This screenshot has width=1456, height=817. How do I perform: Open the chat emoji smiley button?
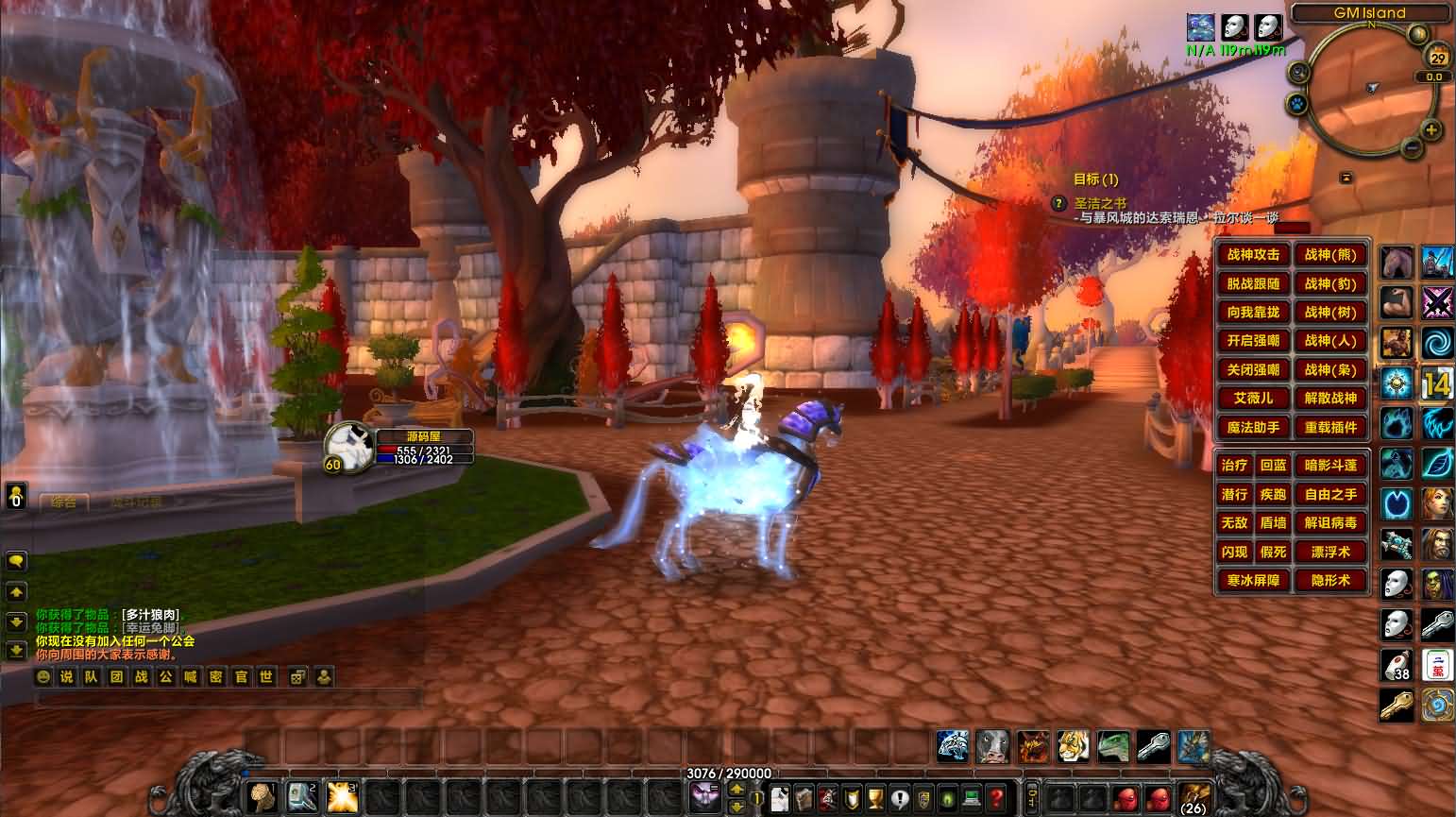pyautogui.click(x=42, y=676)
